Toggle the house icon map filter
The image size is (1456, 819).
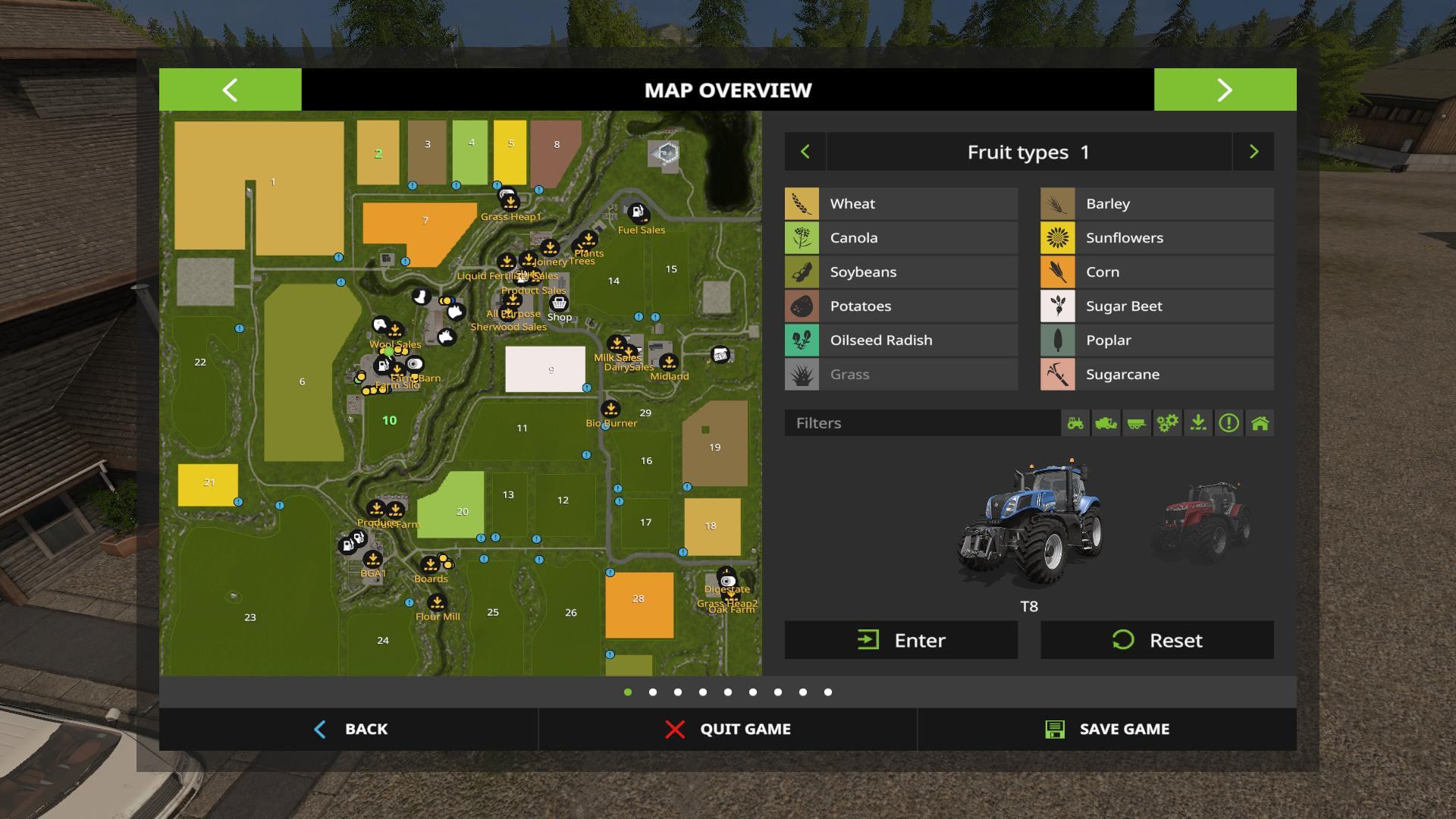click(x=1260, y=423)
